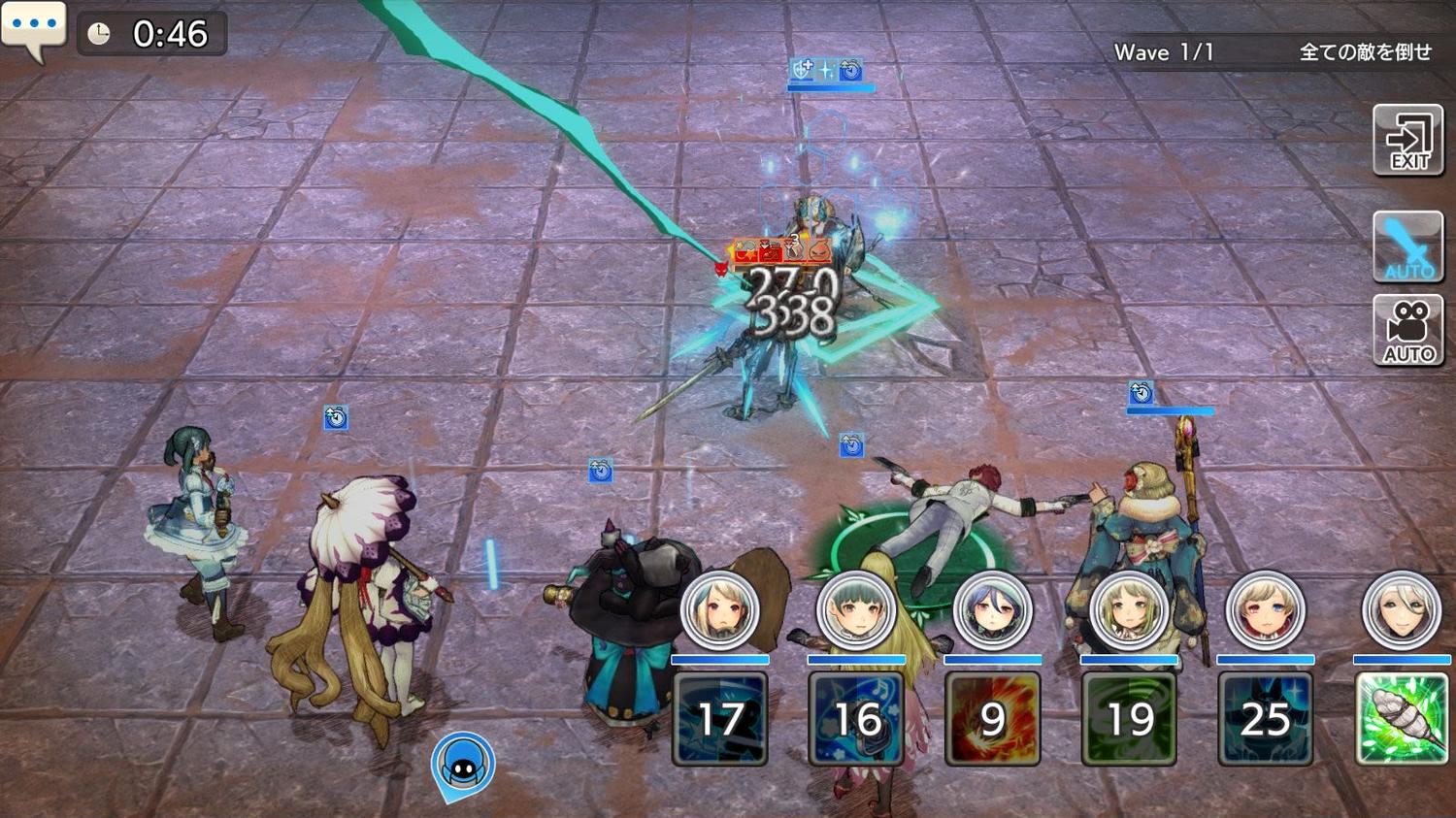This screenshot has width=1456, height=818.
Task: Click the EXIT button
Action: coord(1408,142)
